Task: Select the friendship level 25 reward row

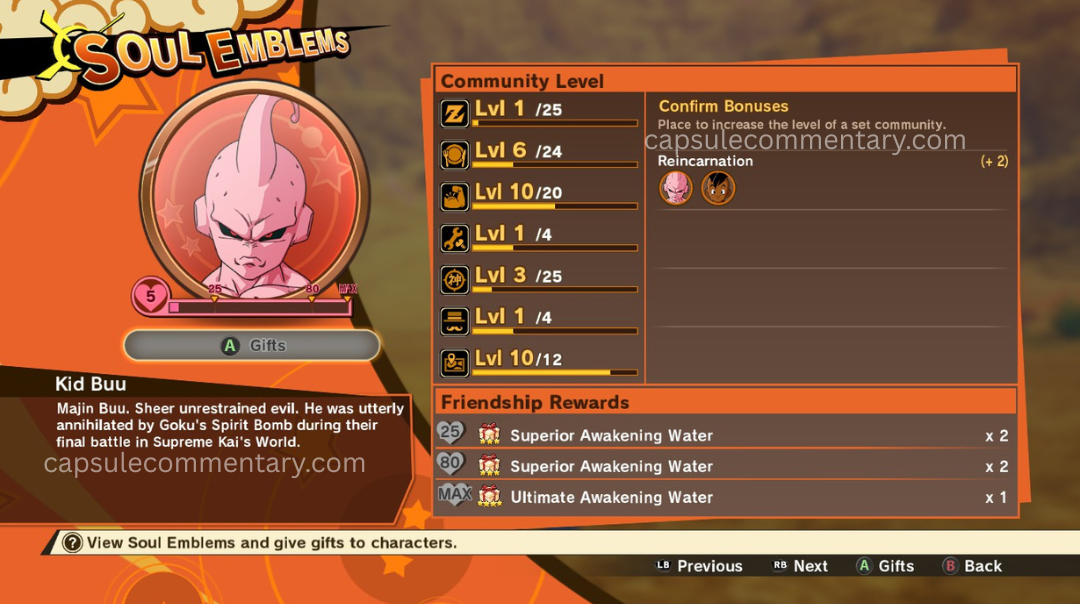Action: 725,435
